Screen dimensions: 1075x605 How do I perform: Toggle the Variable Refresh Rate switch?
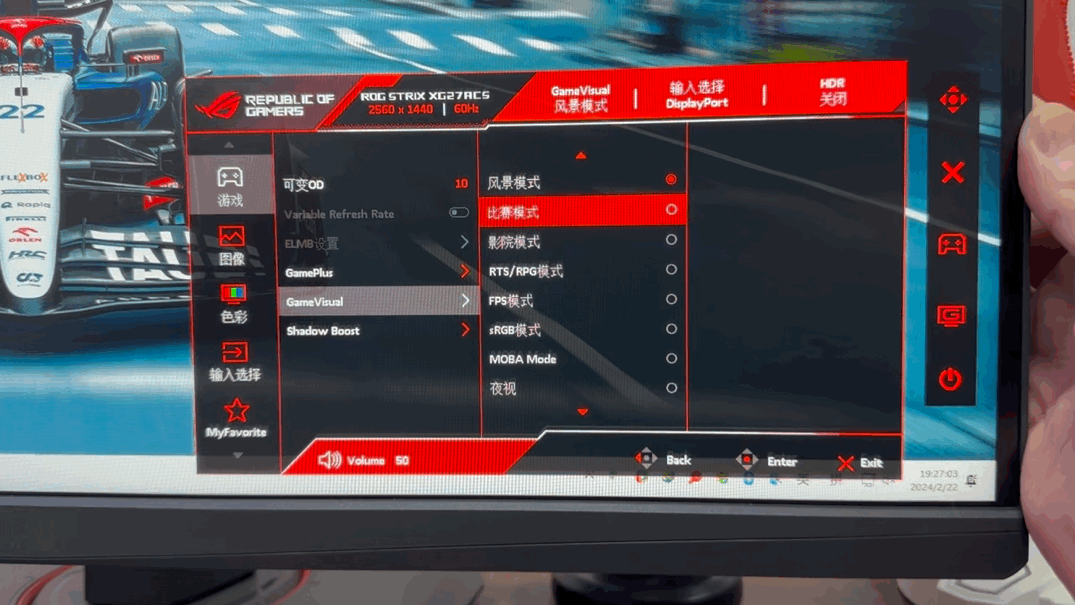point(458,213)
